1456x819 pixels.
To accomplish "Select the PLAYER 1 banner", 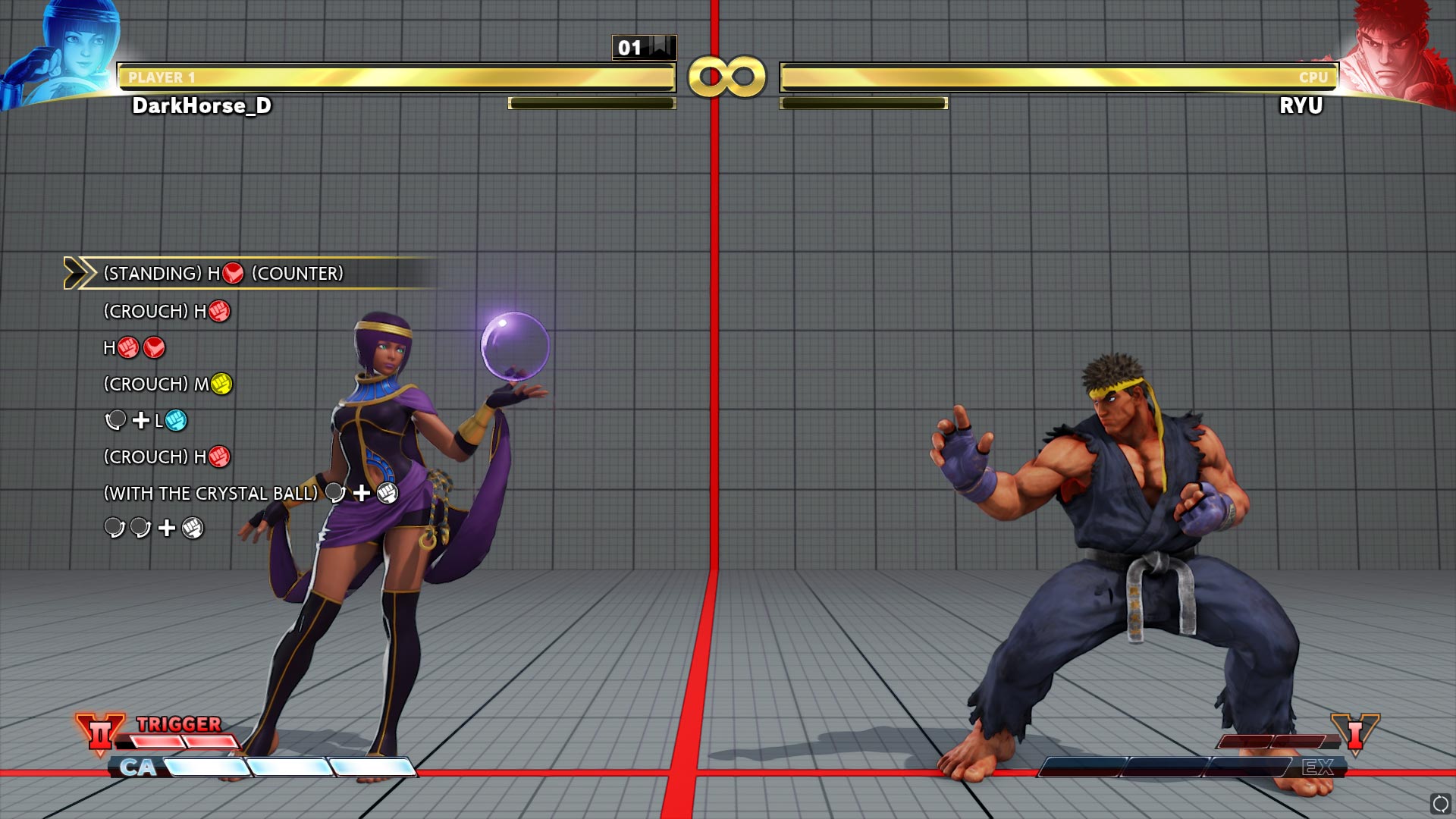I will pos(162,76).
